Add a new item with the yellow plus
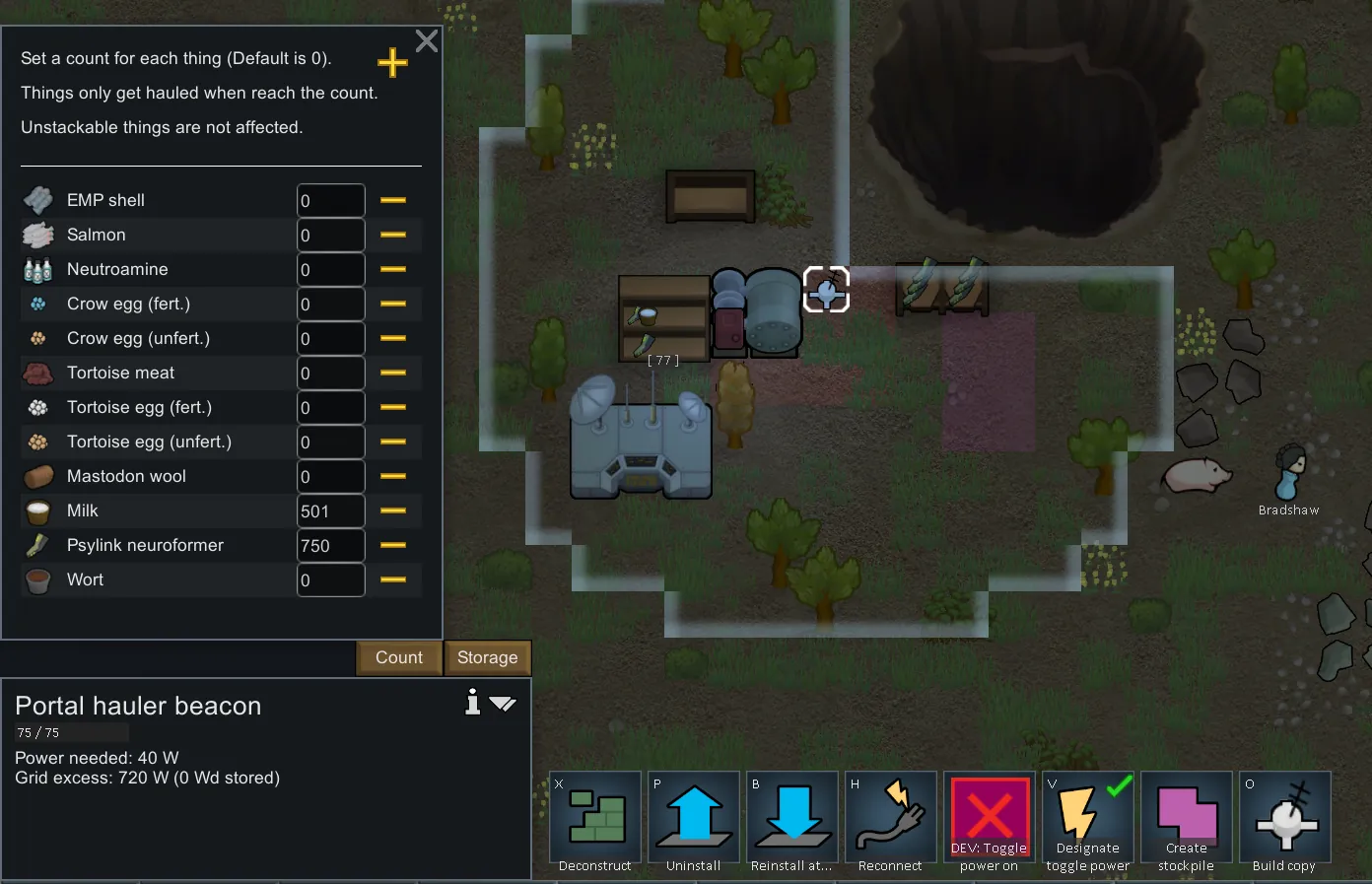 tap(392, 63)
